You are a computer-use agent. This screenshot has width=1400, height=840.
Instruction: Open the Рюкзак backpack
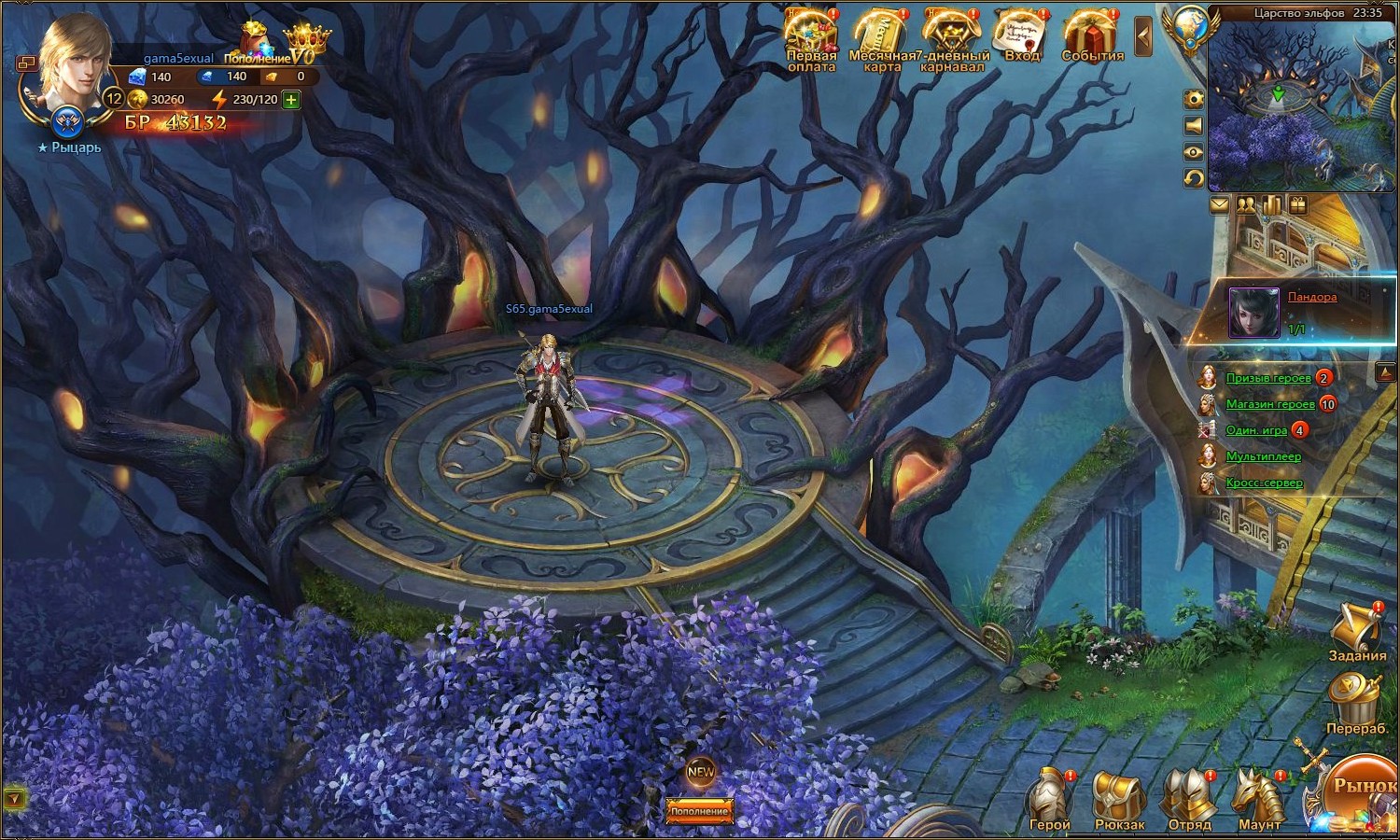[1118, 798]
